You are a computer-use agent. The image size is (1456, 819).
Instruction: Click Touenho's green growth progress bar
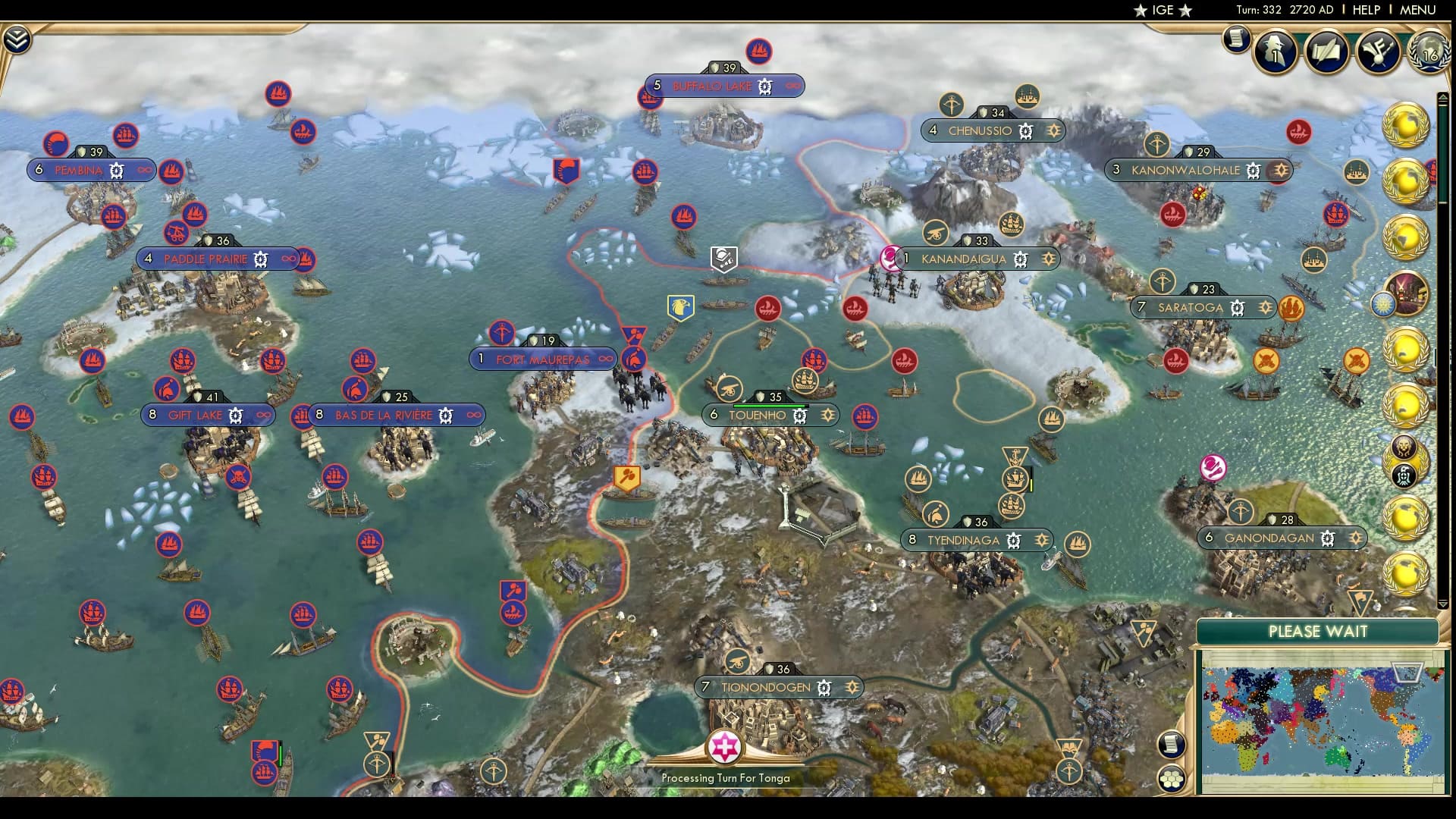point(768,405)
